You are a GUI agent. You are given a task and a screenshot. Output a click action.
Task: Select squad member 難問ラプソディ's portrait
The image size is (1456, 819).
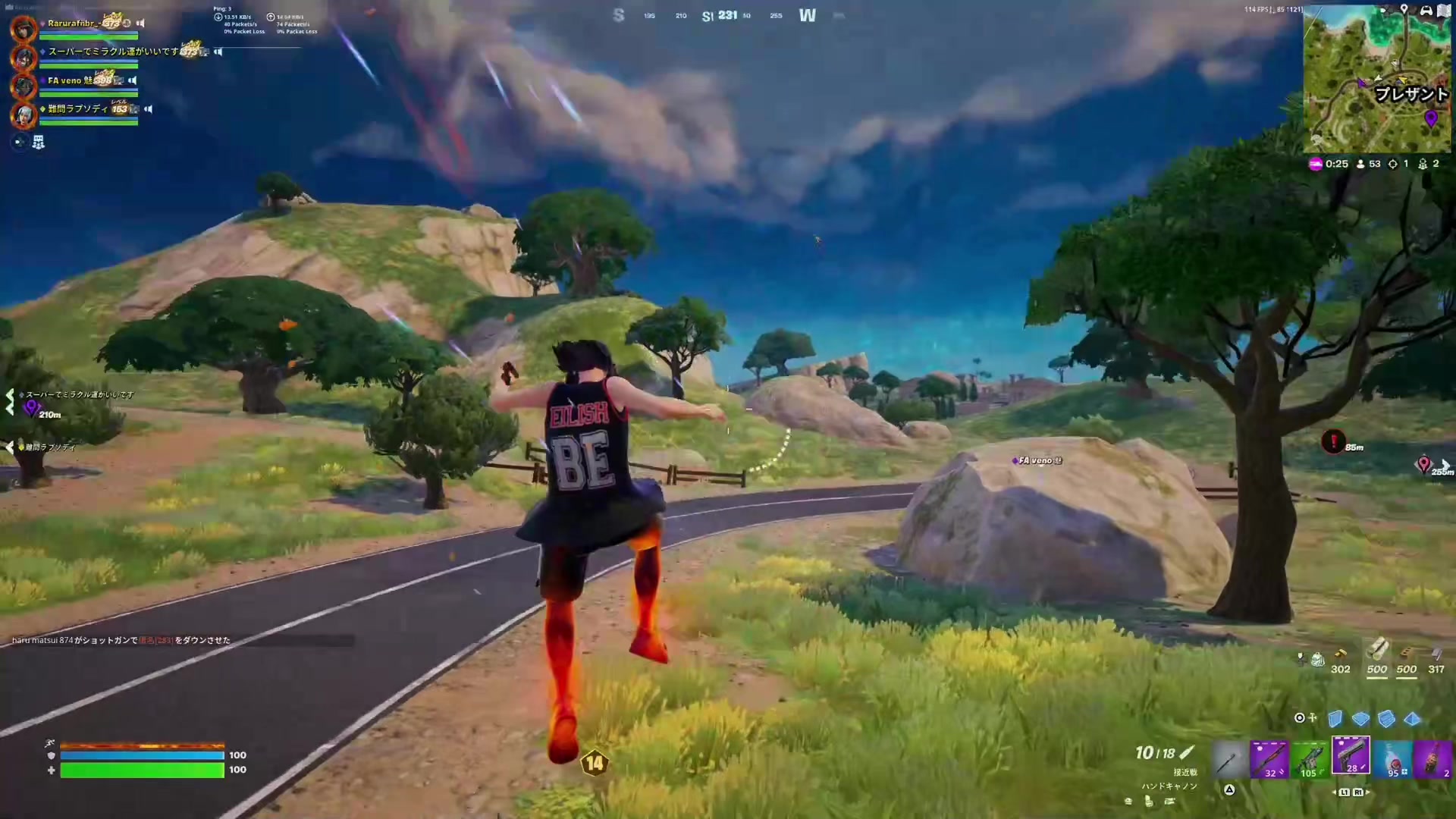tap(24, 115)
